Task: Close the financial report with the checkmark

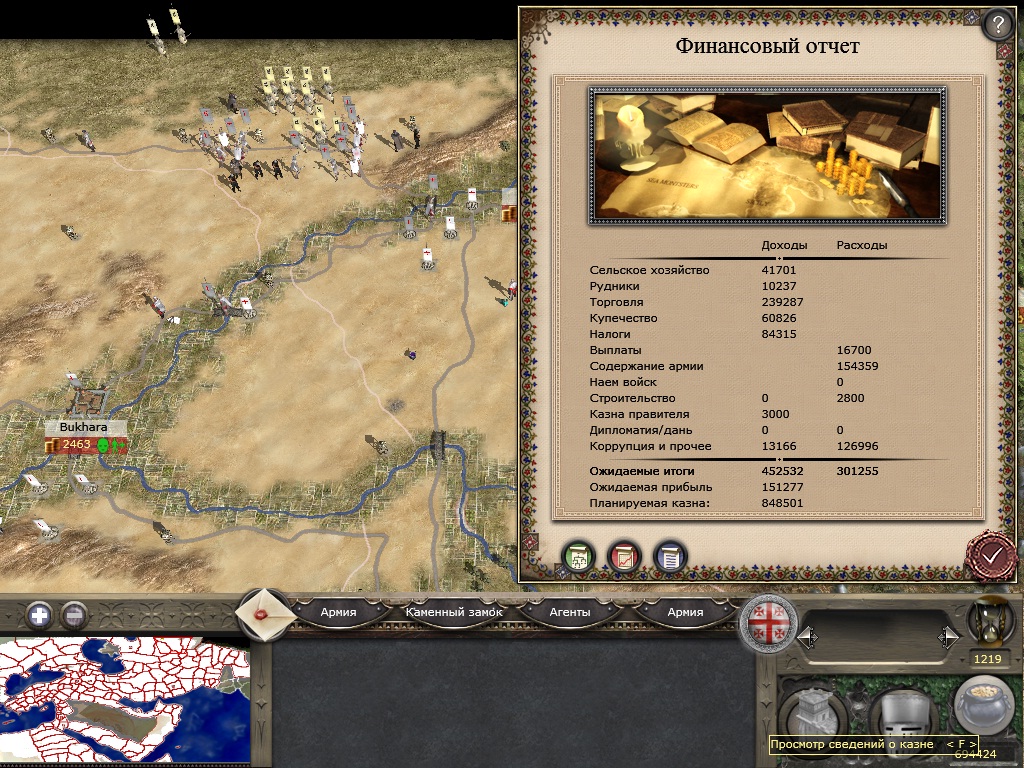Action: [991, 553]
